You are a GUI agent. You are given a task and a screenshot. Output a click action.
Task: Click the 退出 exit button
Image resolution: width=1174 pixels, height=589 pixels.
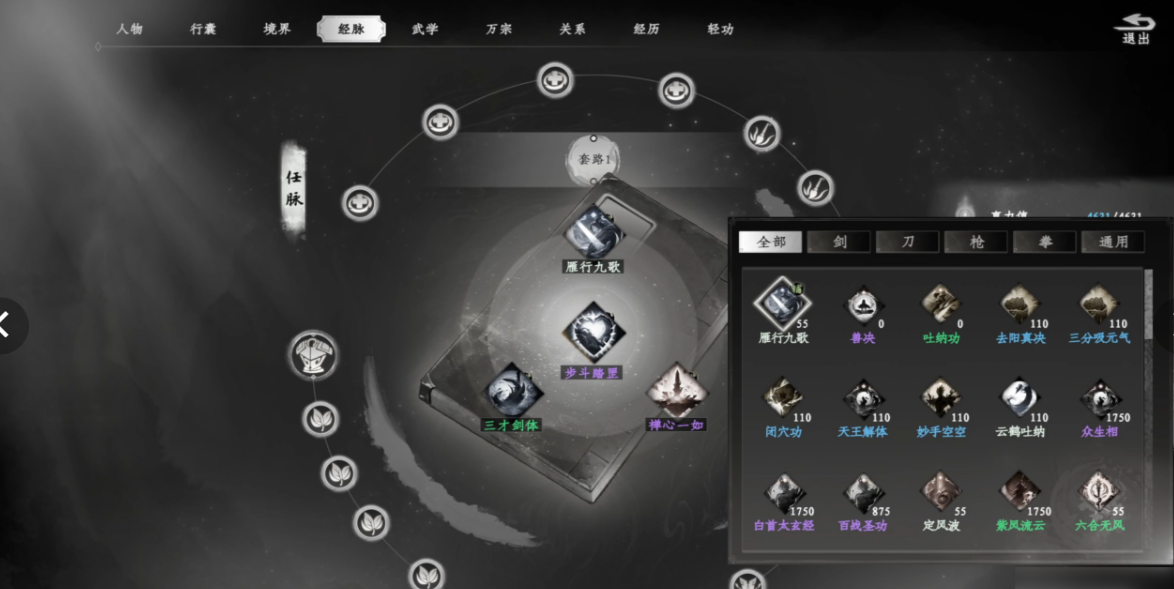1135,29
